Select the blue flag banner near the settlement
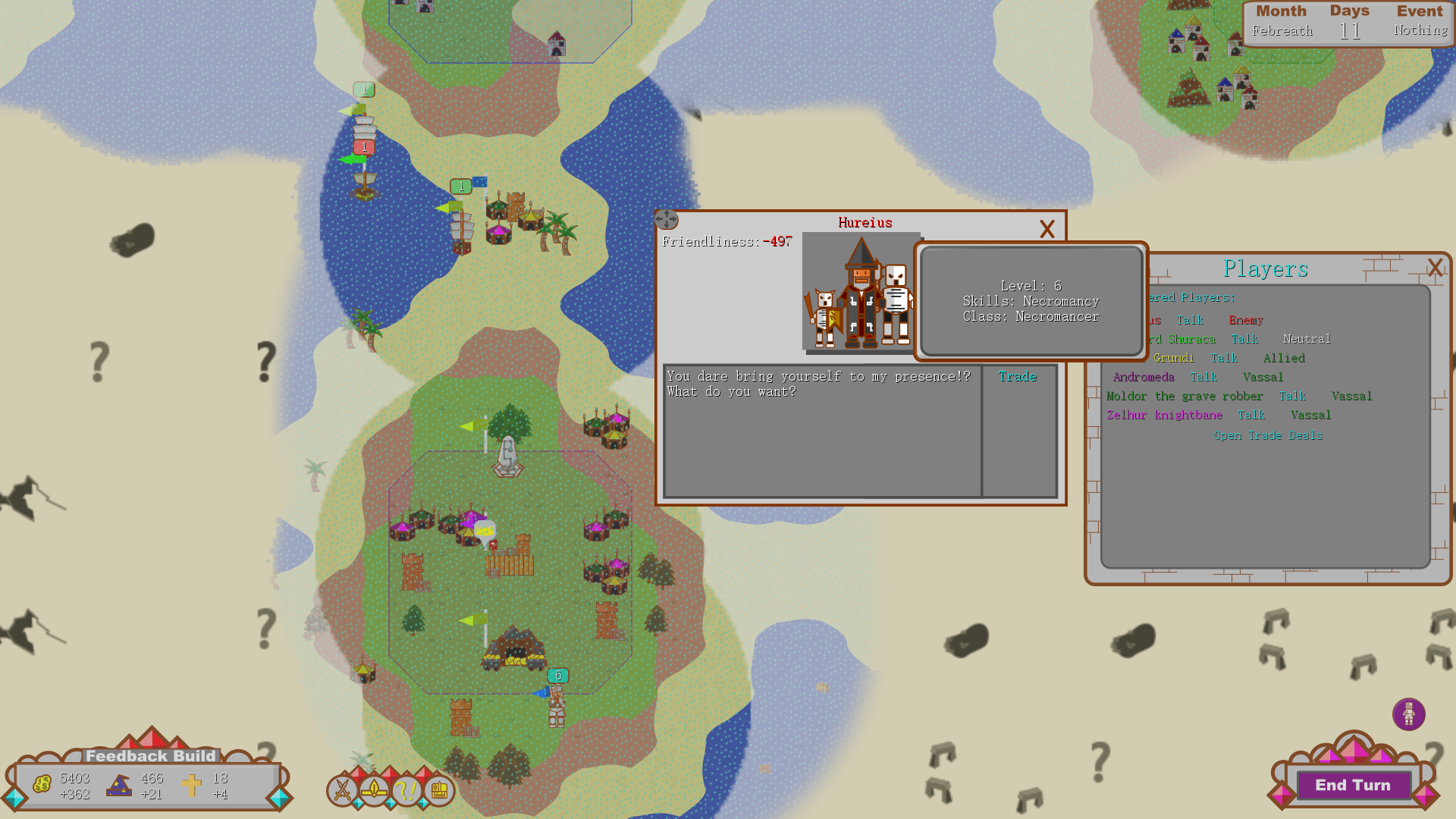Screen dimensions: 1456x819 point(481,181)
